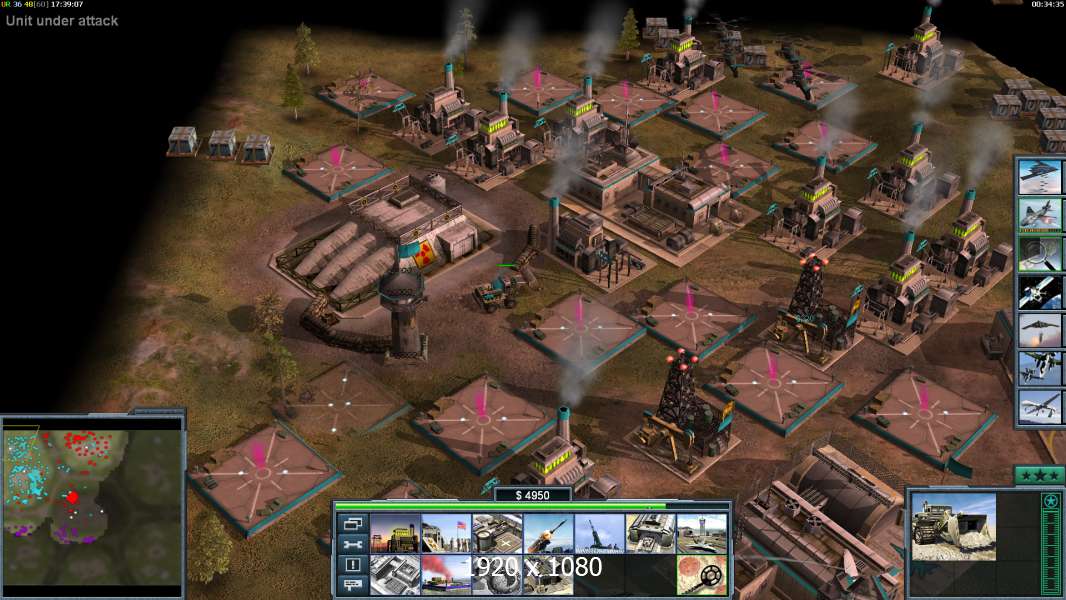This screenshot has height=600, width=1066.
Task: Use the magnifying glass scan power
Action: click(x=1039, y=253)
